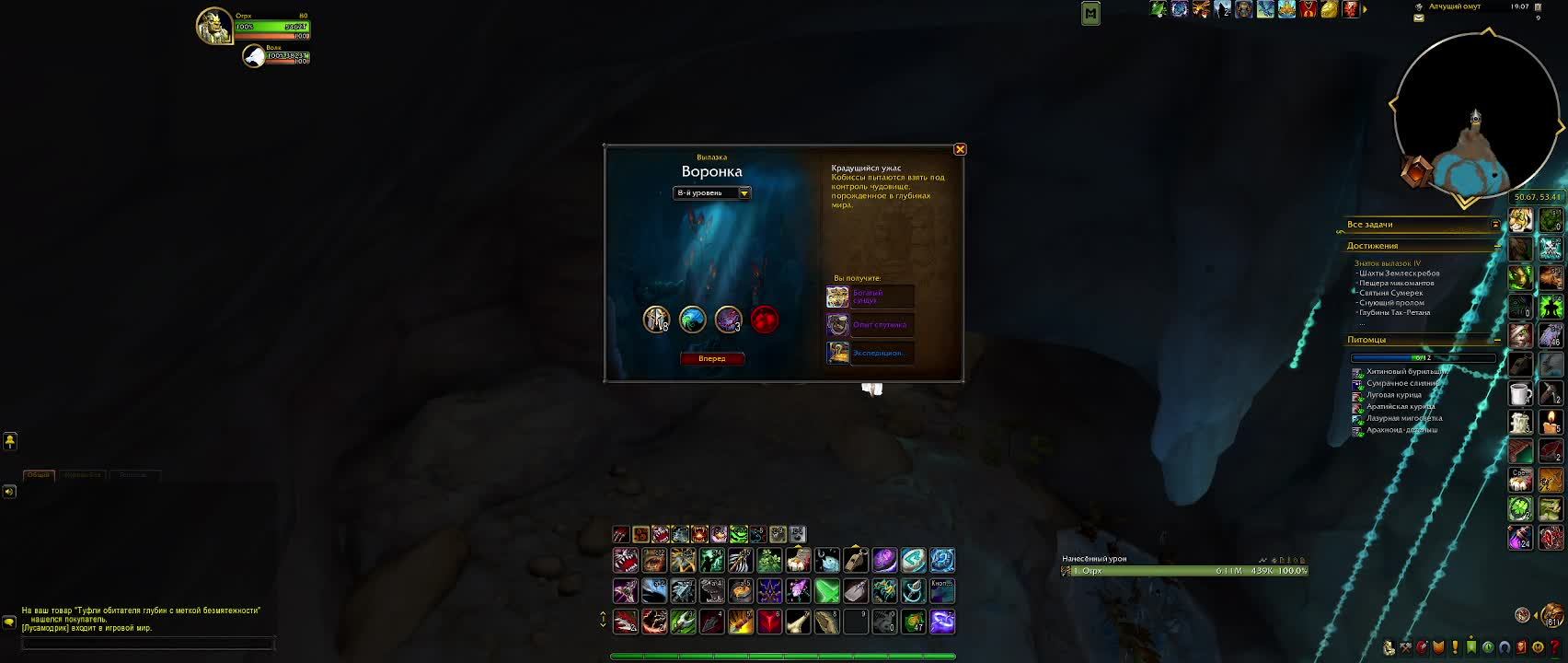Use the whistle item icon on the action bar

(x=854, y=560)
